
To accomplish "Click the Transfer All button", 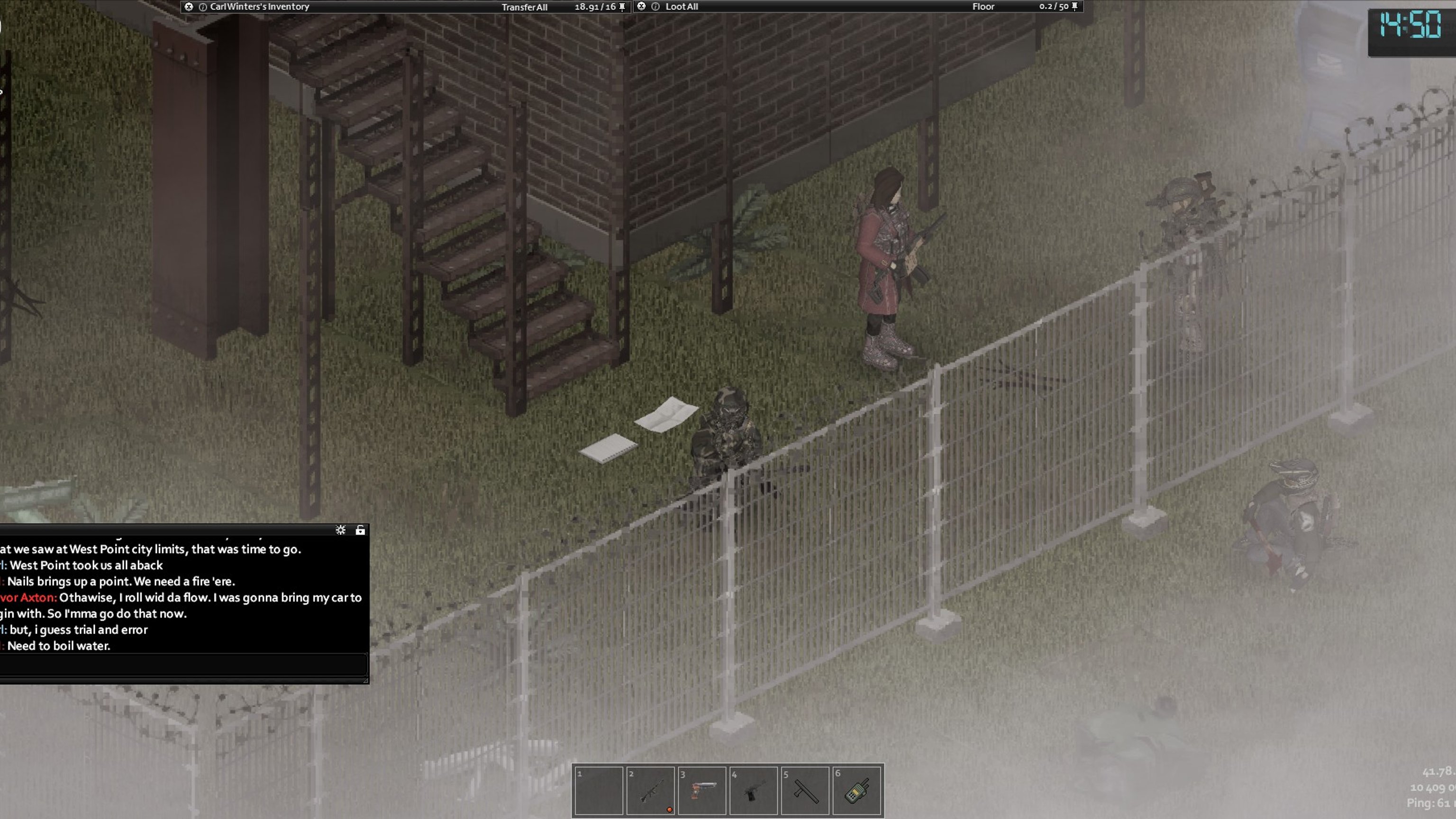I will pos(524,7).
